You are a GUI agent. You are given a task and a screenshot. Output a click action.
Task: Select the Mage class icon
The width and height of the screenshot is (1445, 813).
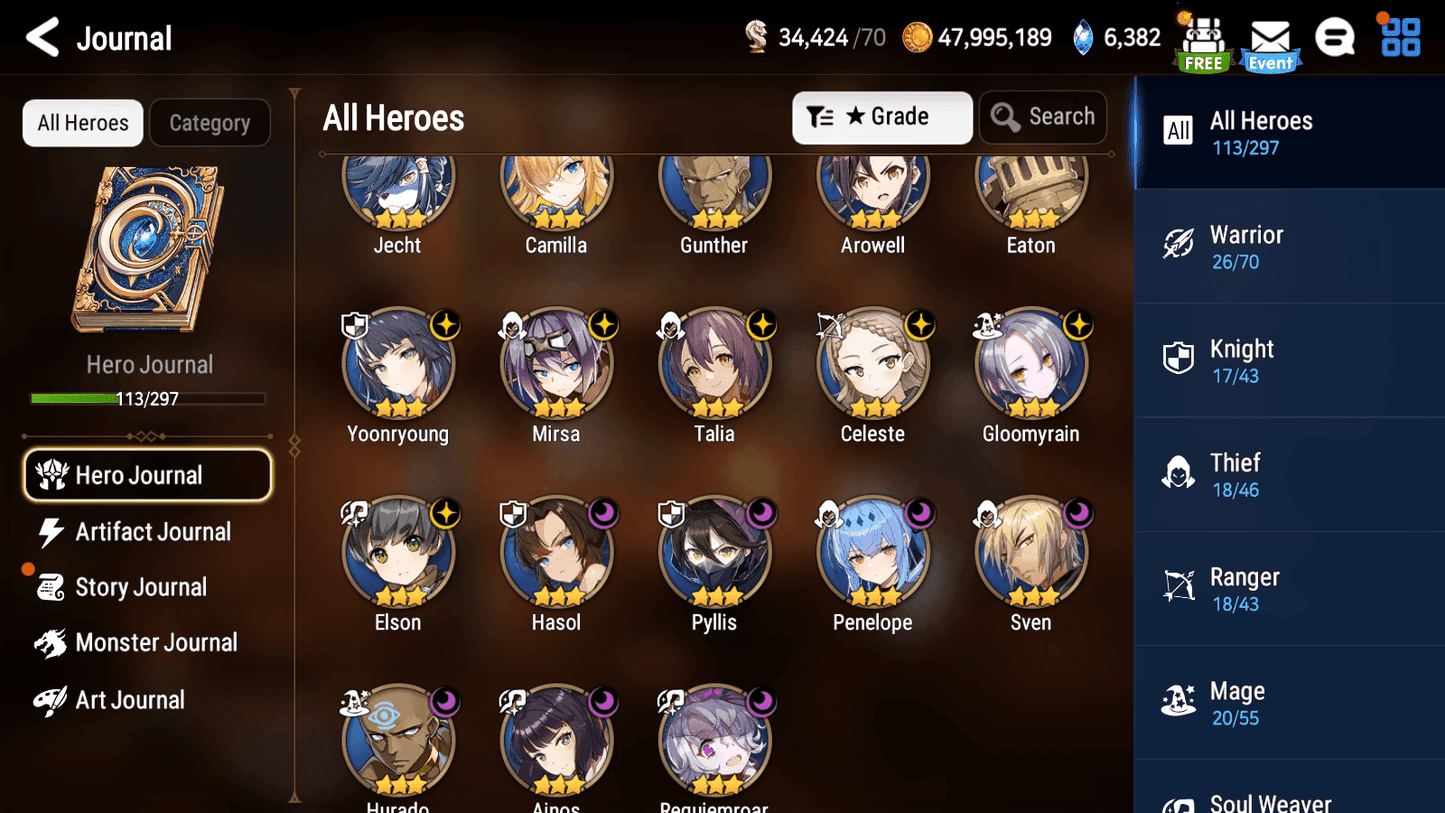click(1179, 702)
